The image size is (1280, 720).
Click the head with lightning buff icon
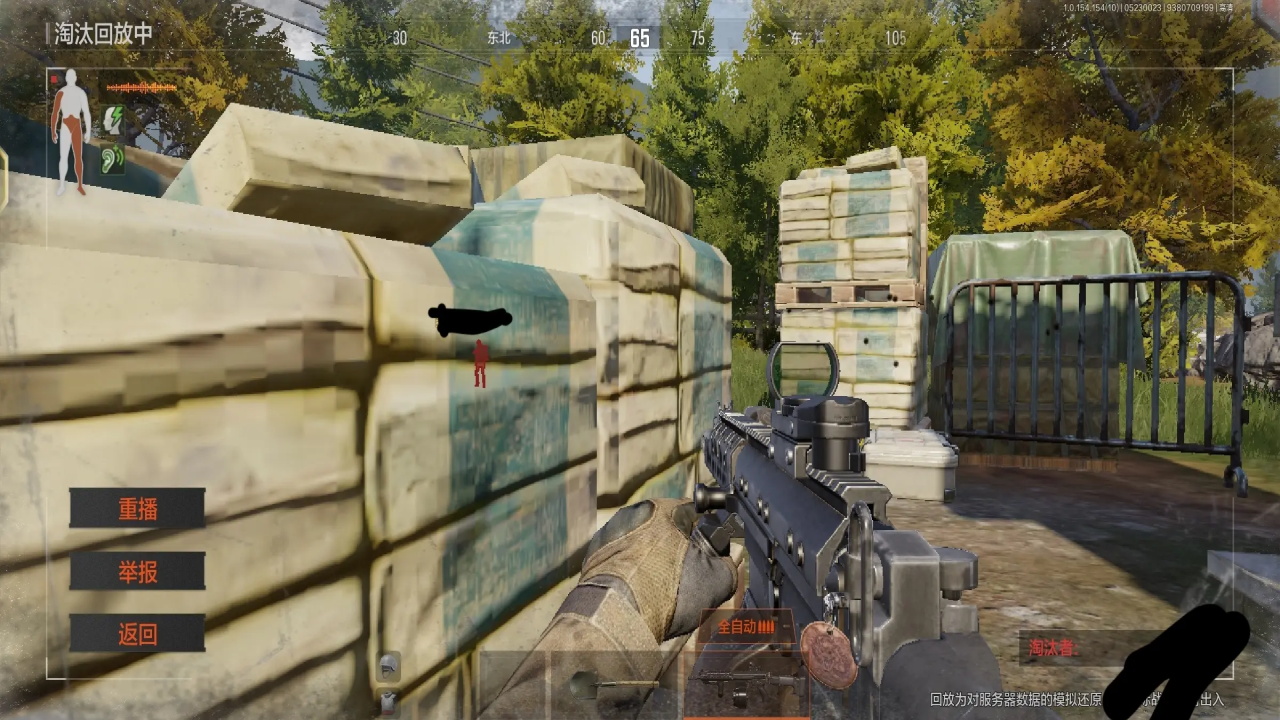coord(112,120)
